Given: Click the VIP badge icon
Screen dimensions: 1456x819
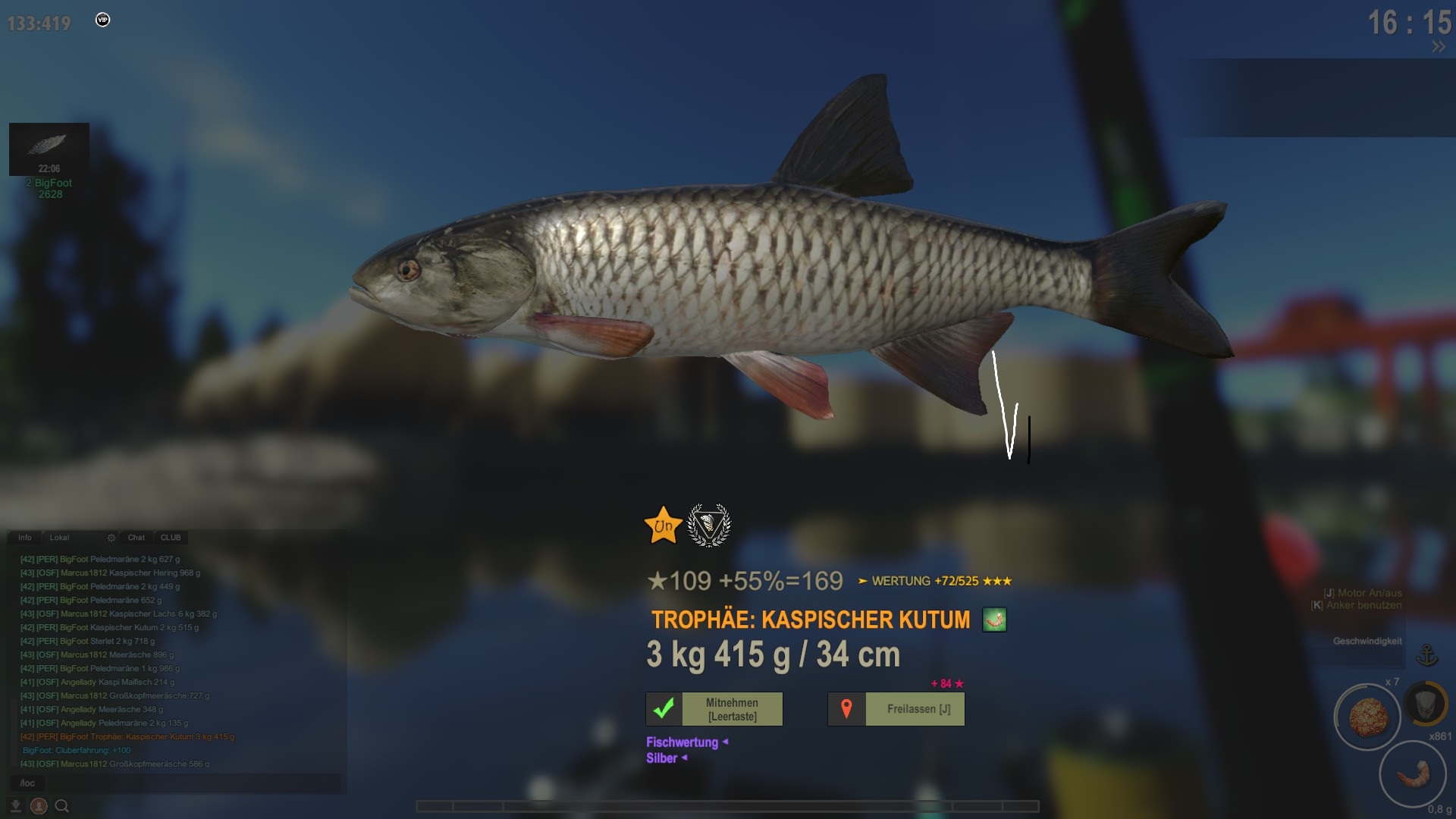Looking at the screenshot, I should point(103,20).
